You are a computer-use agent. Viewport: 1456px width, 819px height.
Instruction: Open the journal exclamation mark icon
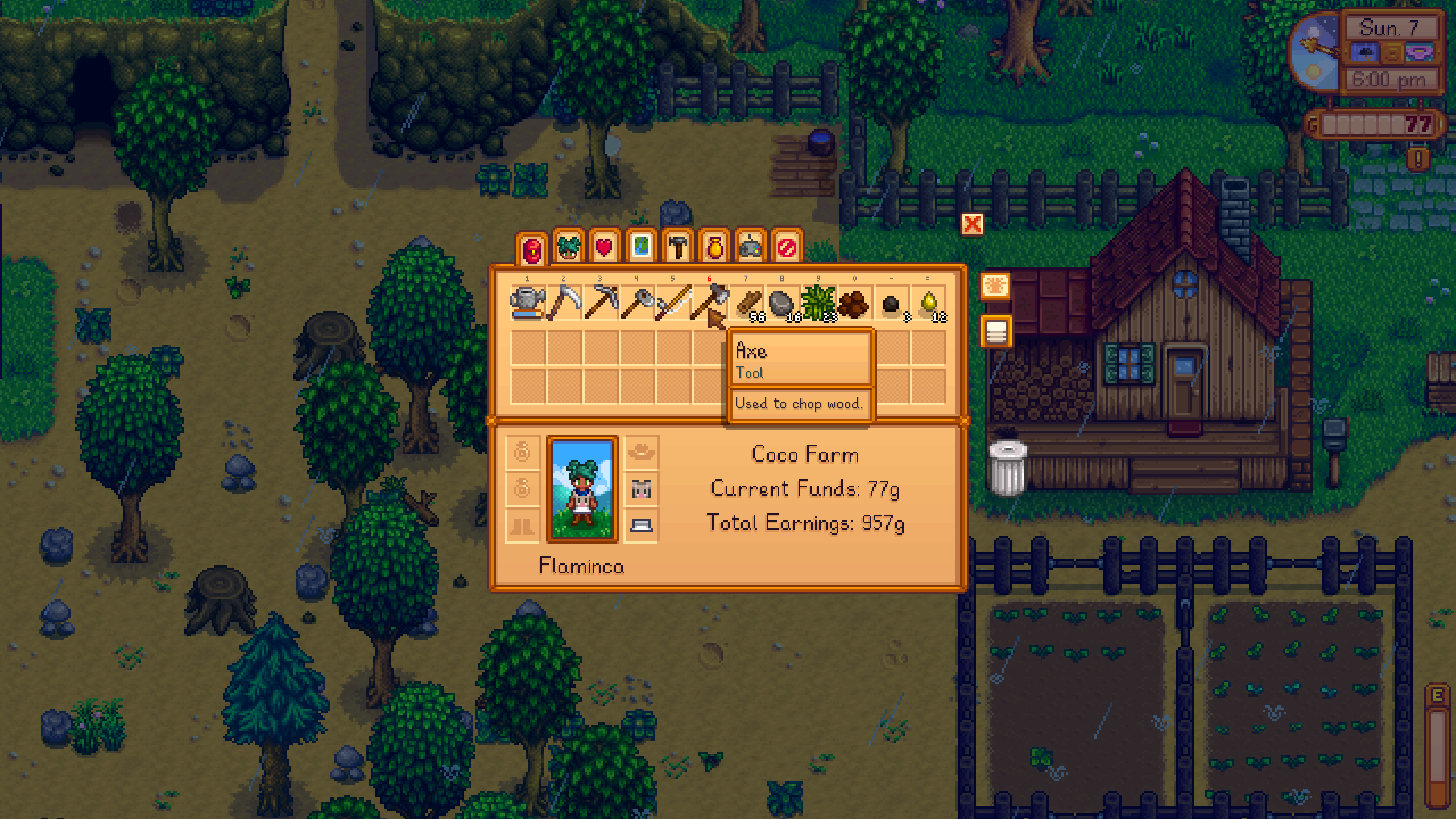click(1418, 159)
